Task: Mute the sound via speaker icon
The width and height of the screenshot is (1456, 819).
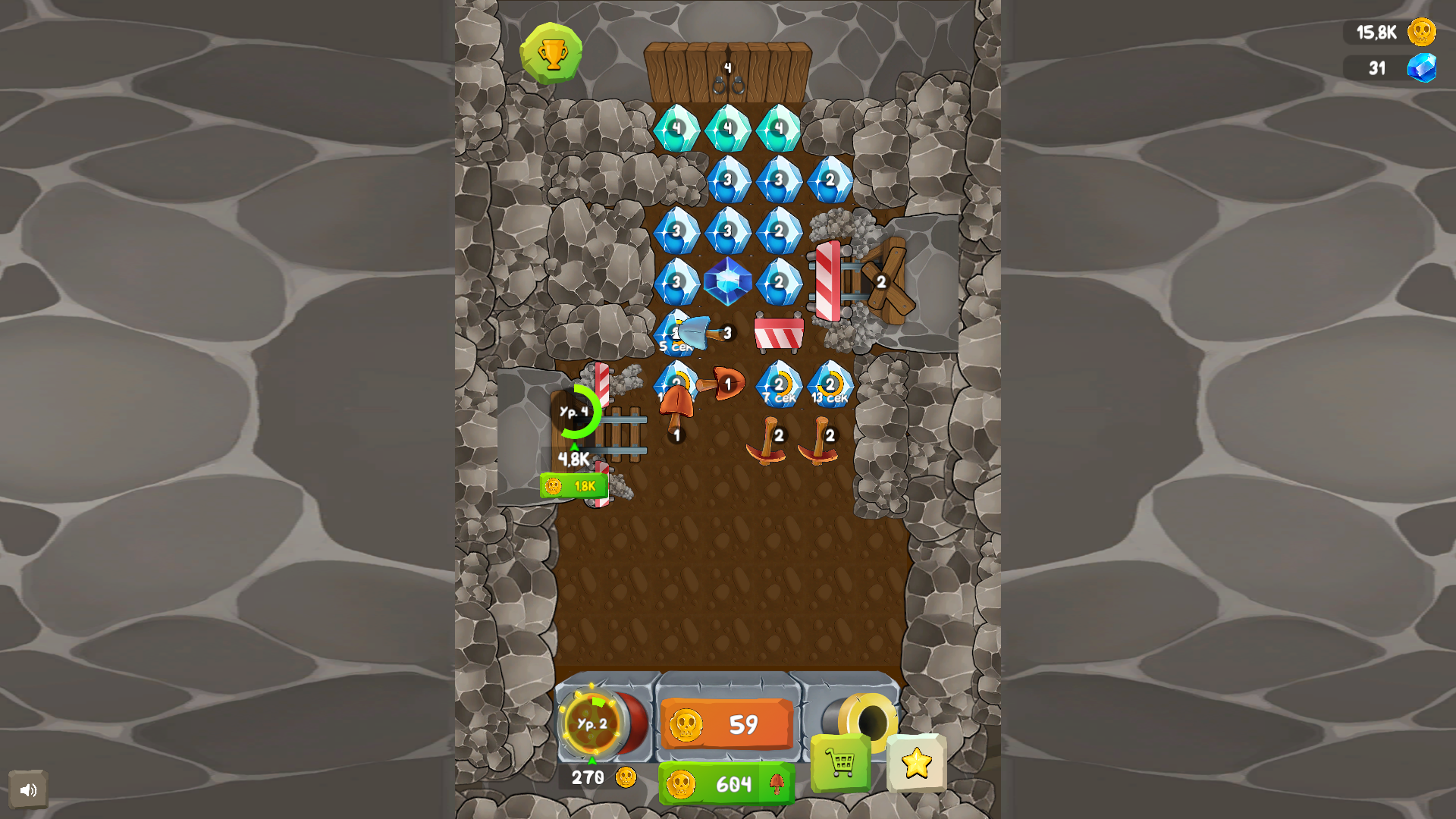Action: (x=29, y=789)
